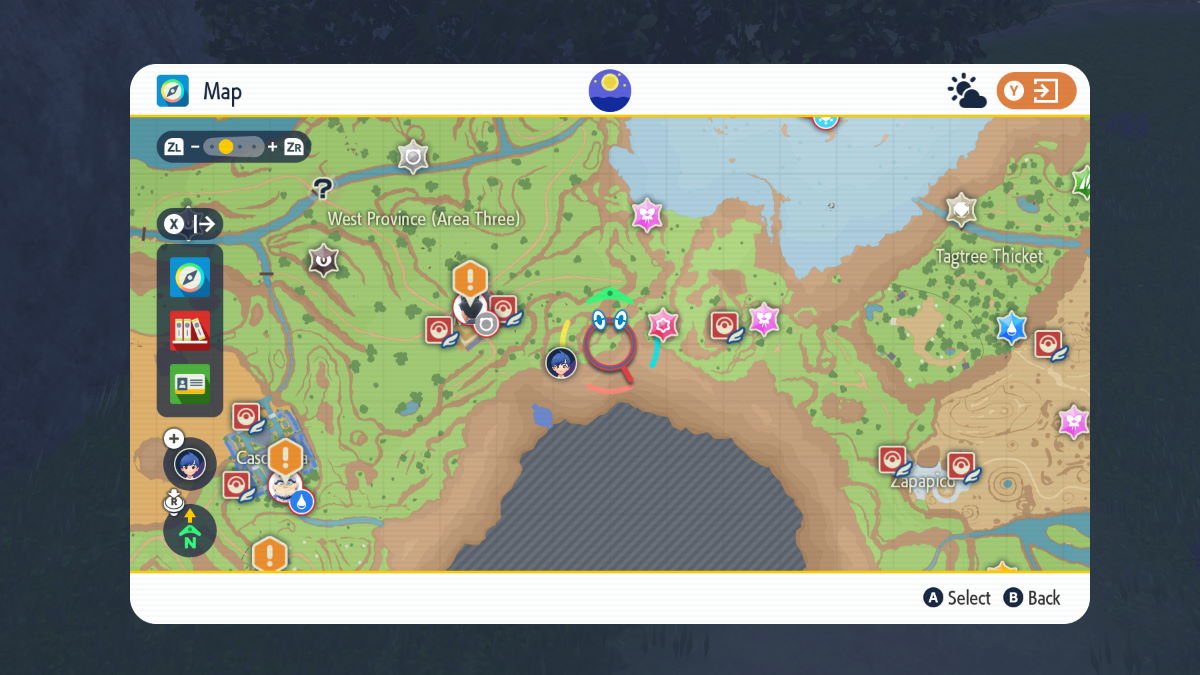Viewport: 1200px width, 675px height.
Task: Adjust the map zoom level slider
Action: (x=234, y=147)
